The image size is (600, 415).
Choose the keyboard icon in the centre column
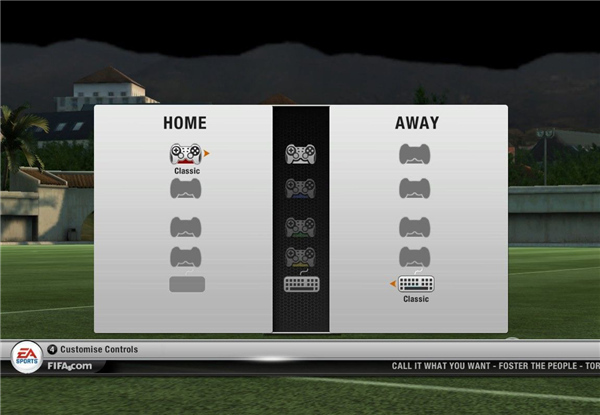point(300,284)
